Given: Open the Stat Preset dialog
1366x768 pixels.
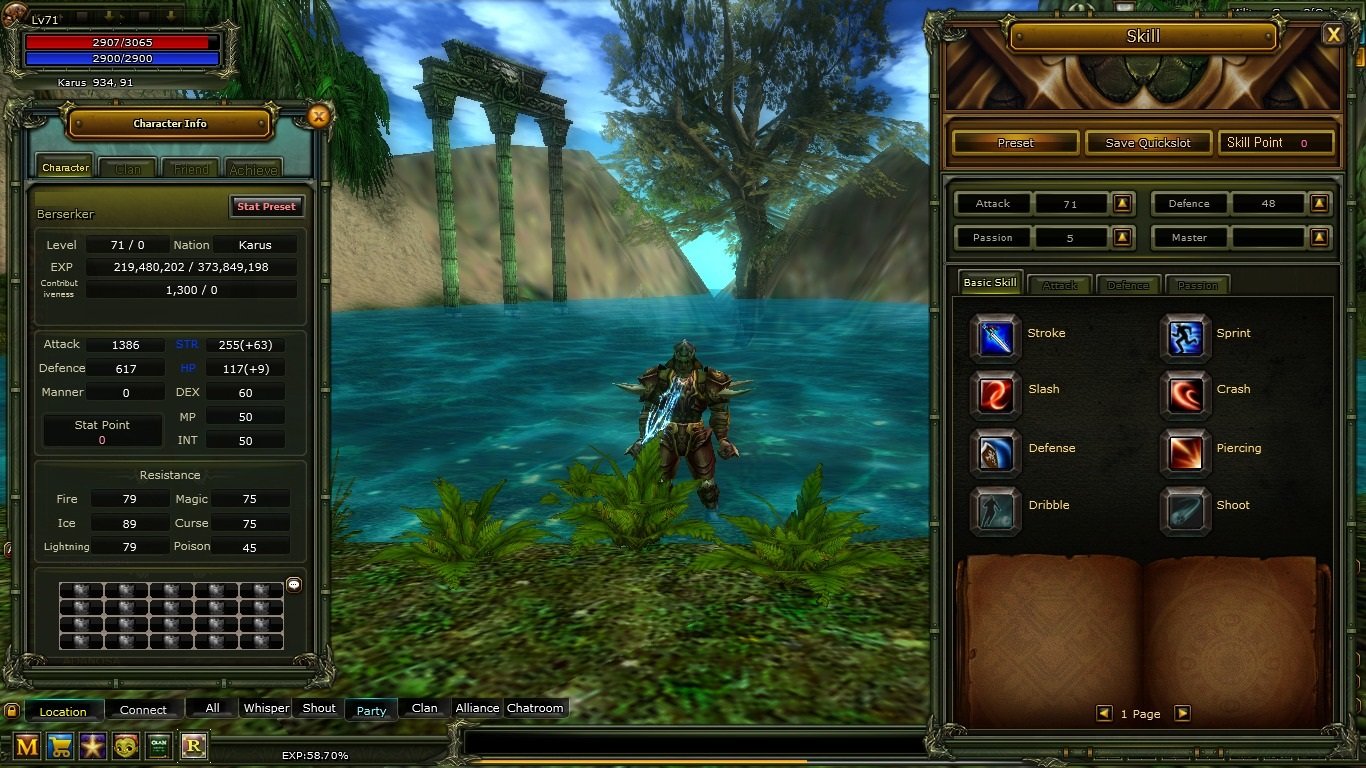Looking at the screenshot, I should click(x=266, y=206).
